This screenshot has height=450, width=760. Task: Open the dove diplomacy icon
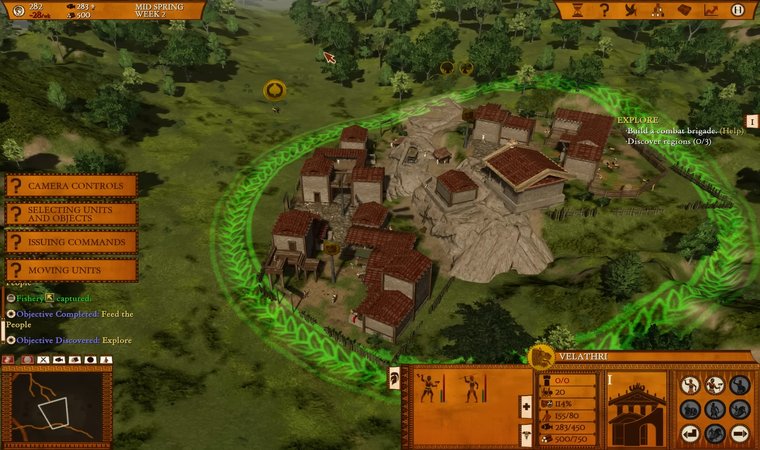[630, 10]
